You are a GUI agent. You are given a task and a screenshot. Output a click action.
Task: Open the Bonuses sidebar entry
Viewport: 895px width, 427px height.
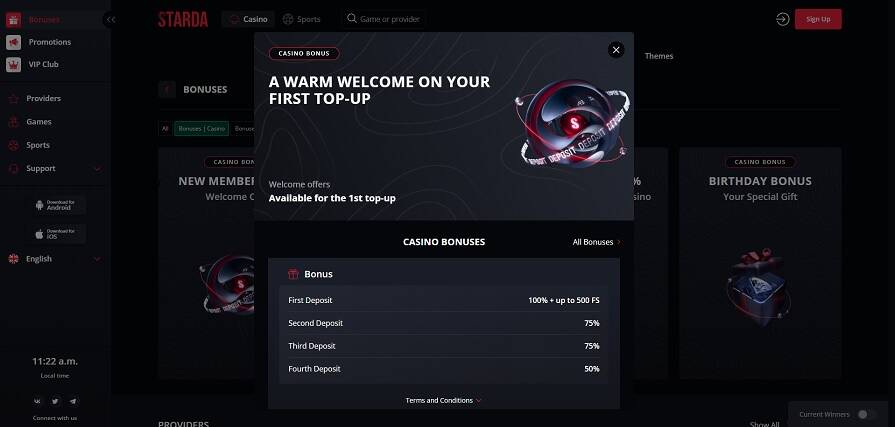tap(44, 19)
